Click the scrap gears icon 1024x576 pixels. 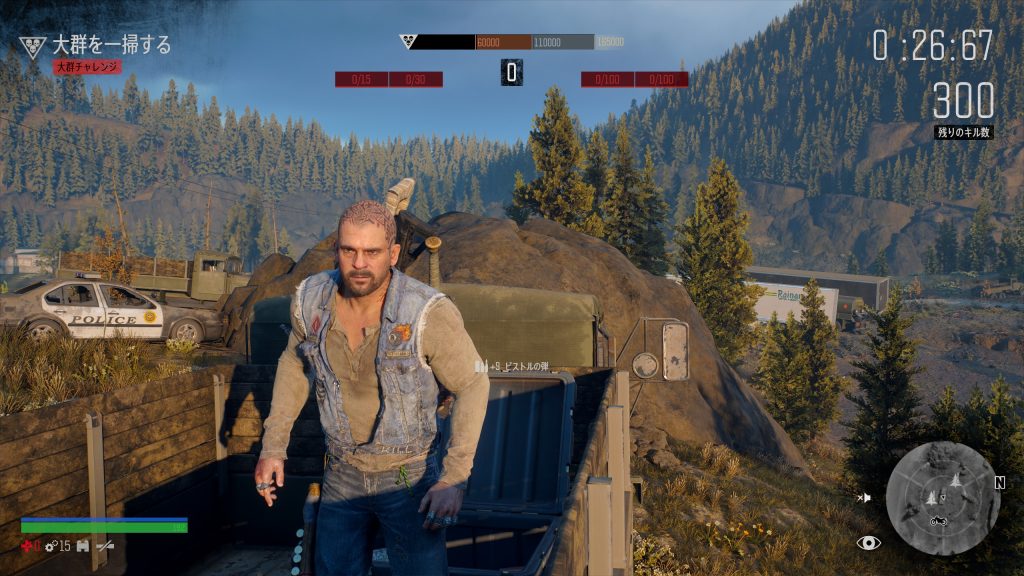pyautogui.click(x=50, y=545)
